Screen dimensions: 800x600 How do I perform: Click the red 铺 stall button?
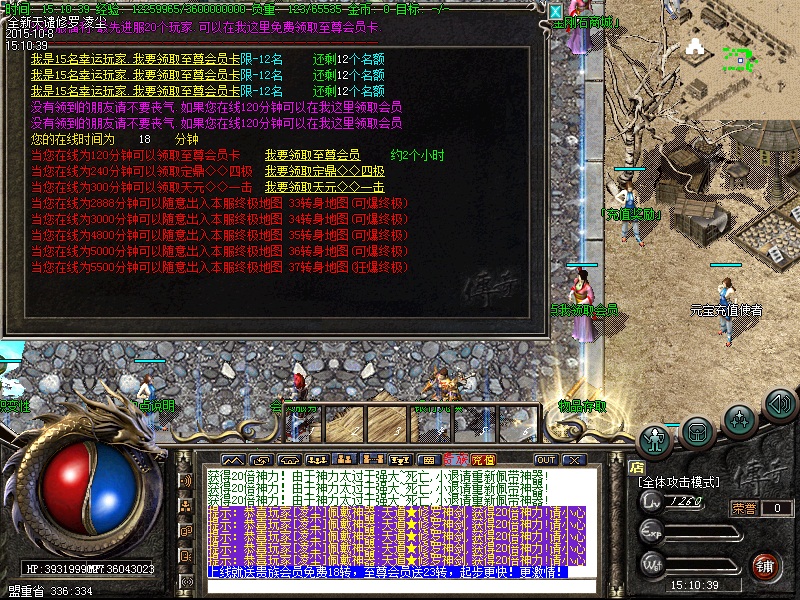point(765,565)
